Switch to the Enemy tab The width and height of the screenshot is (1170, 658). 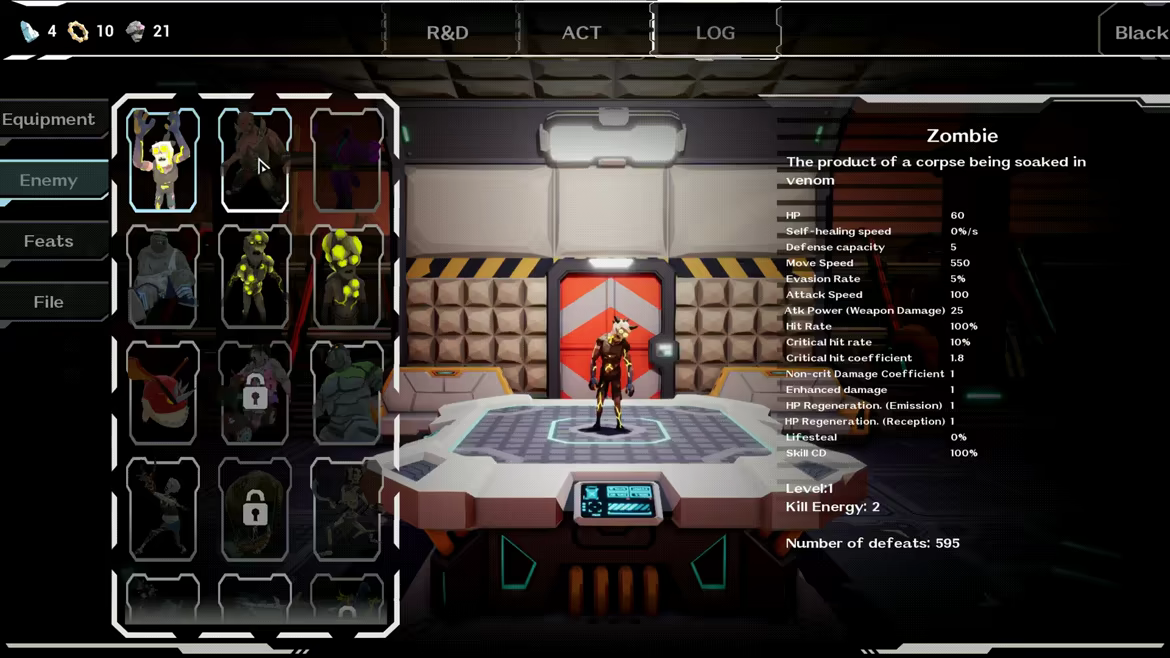click(49, 181)
